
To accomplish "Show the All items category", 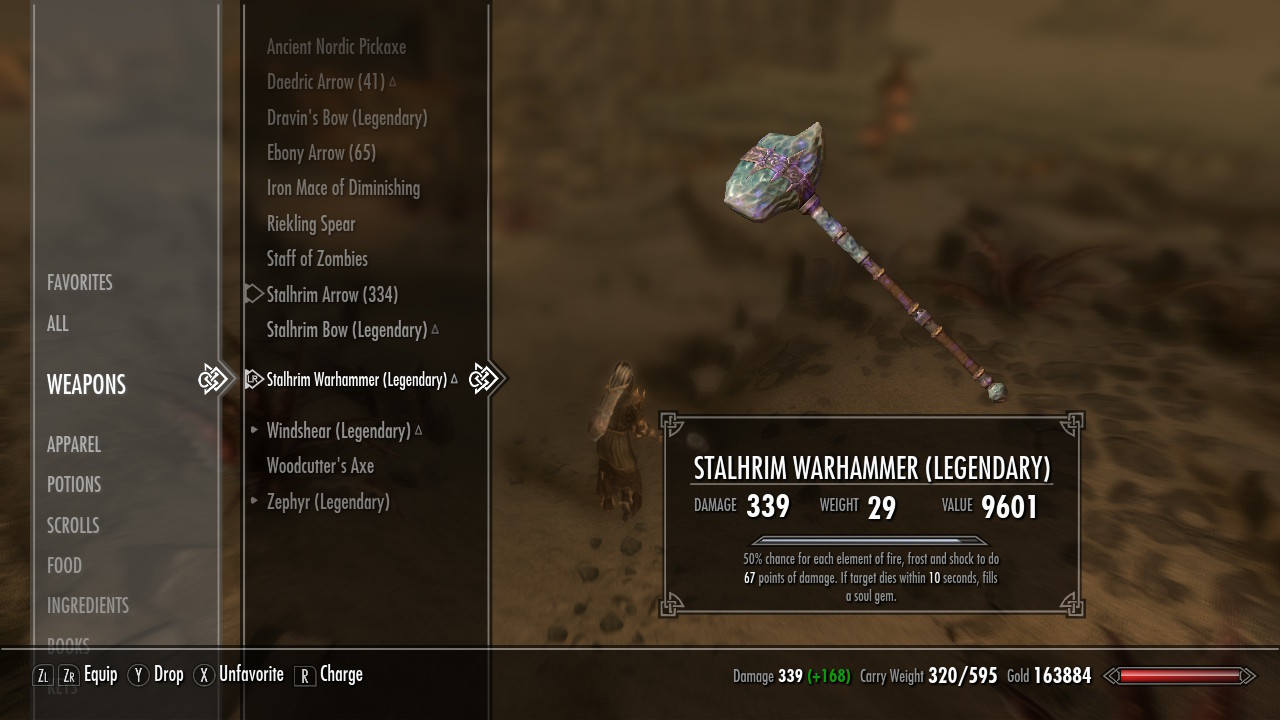I will 58,324.
